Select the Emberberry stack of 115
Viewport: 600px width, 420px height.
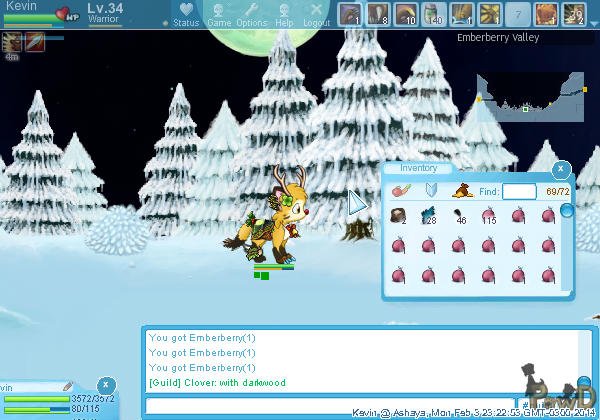coord(488,215)
